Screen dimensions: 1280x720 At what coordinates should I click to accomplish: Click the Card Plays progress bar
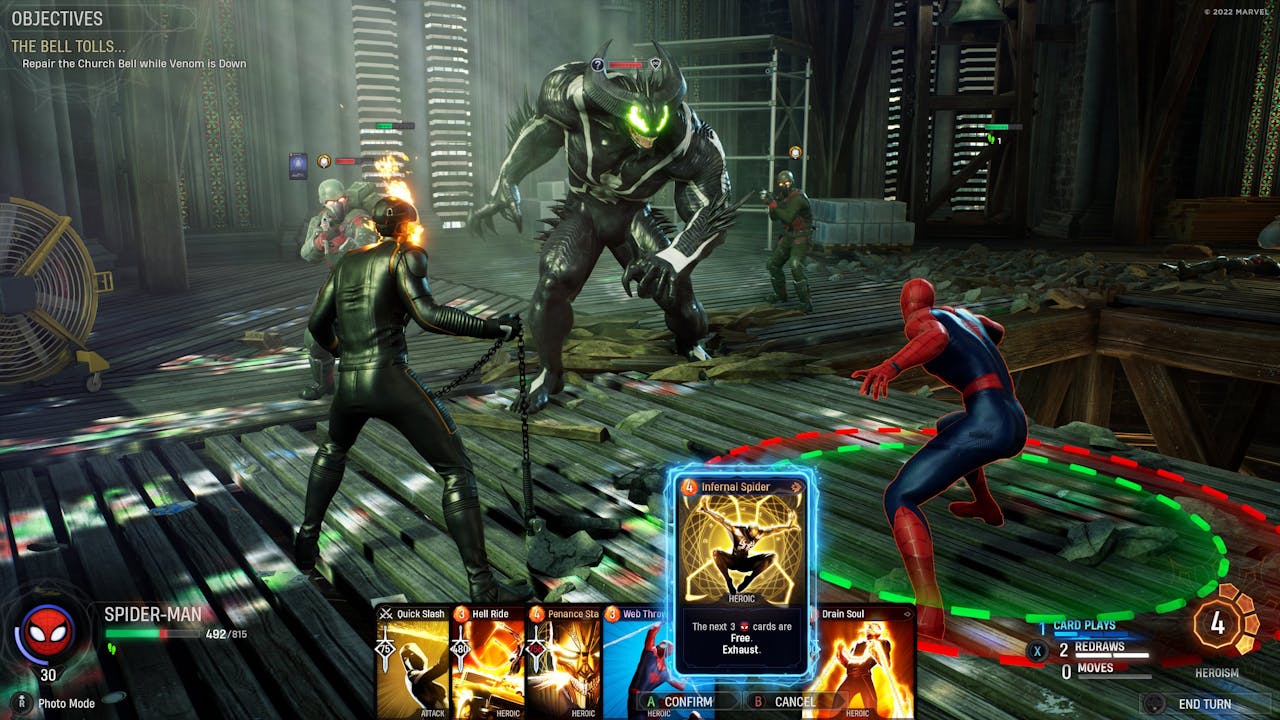(x=1090, y=633)
